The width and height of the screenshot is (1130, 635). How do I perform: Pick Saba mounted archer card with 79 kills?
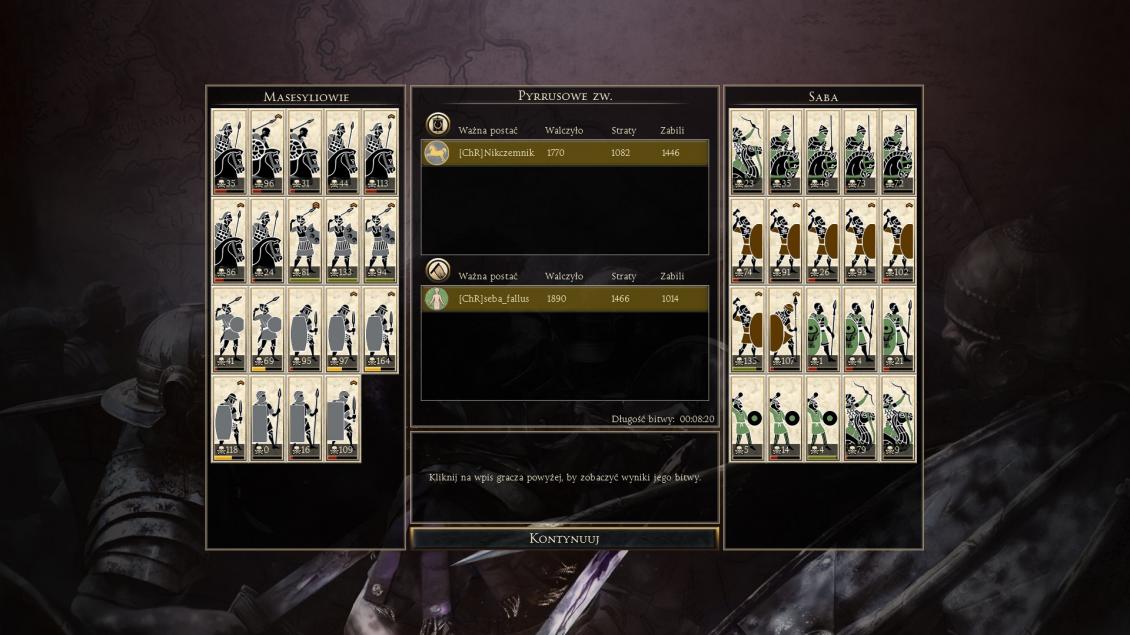pos(860,419)
